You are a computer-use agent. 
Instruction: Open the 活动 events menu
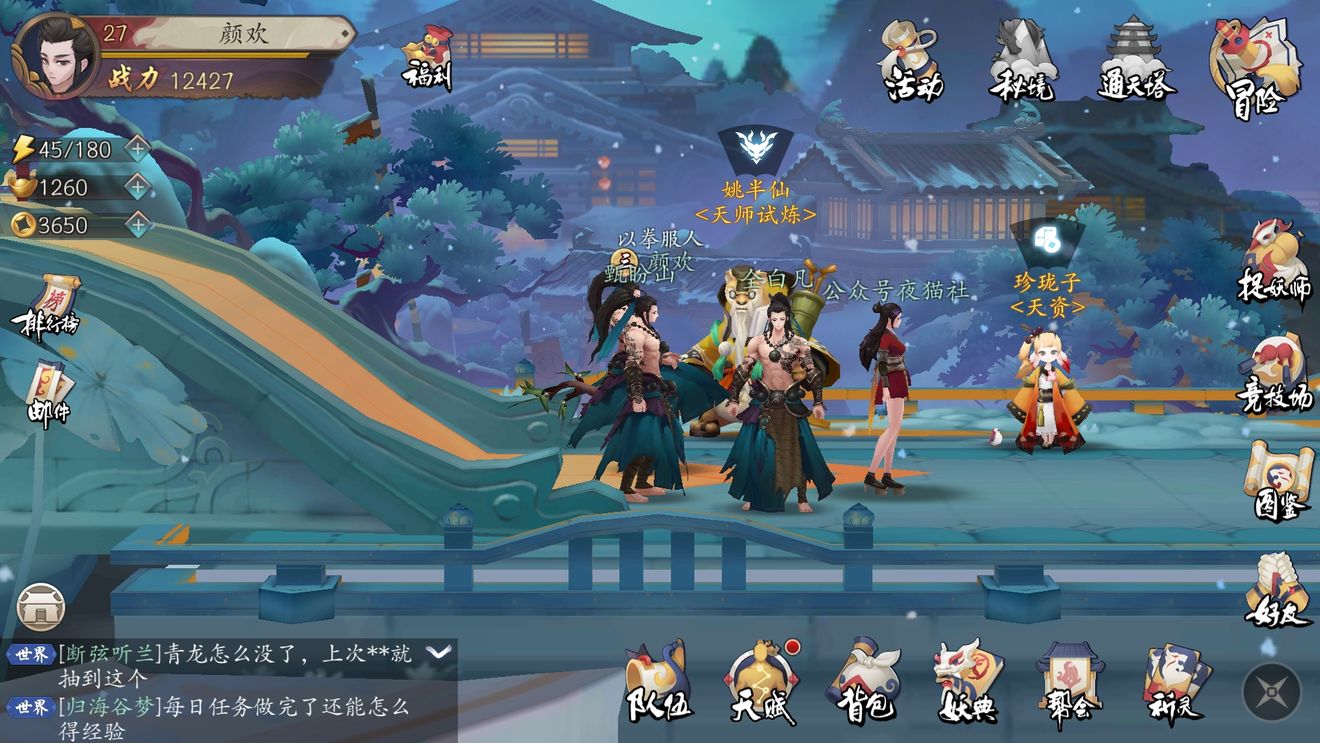(912, 61)
